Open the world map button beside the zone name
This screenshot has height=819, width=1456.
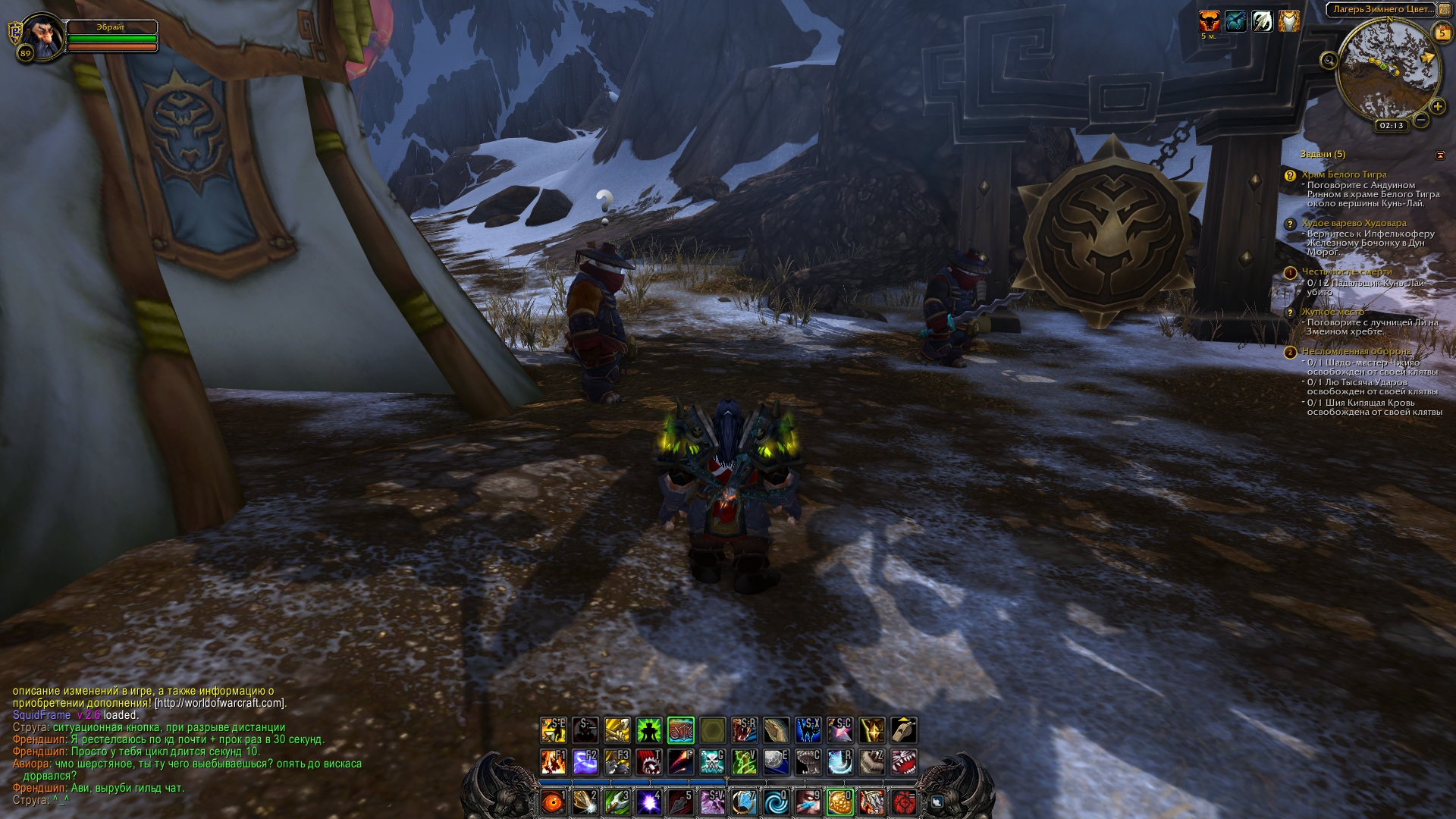[x=1445, y=10]
